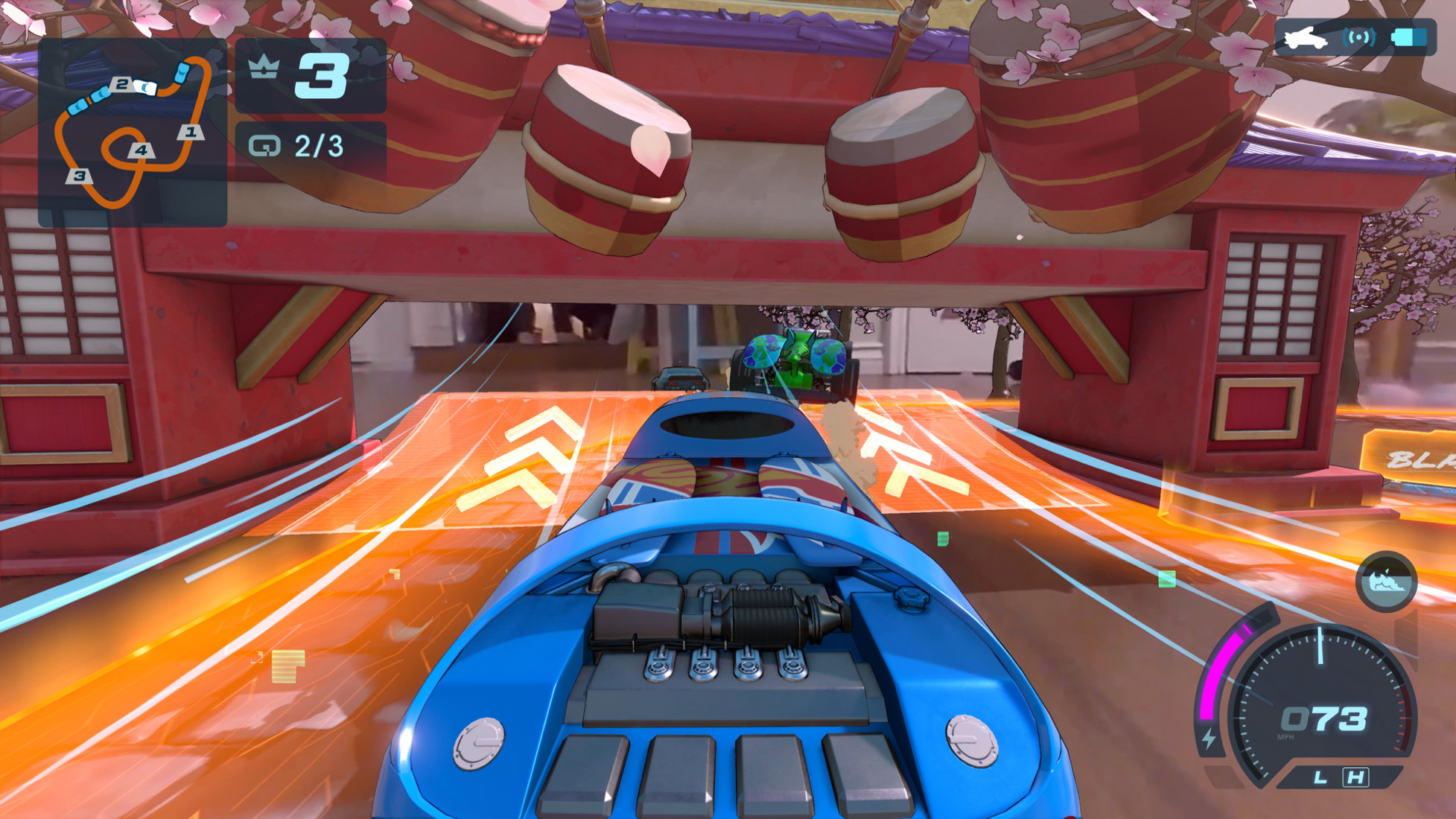Select checkpoint 4 on the minimap
Image resolution: width=1456 pixels, height=819 pixels.
point(139,150)
